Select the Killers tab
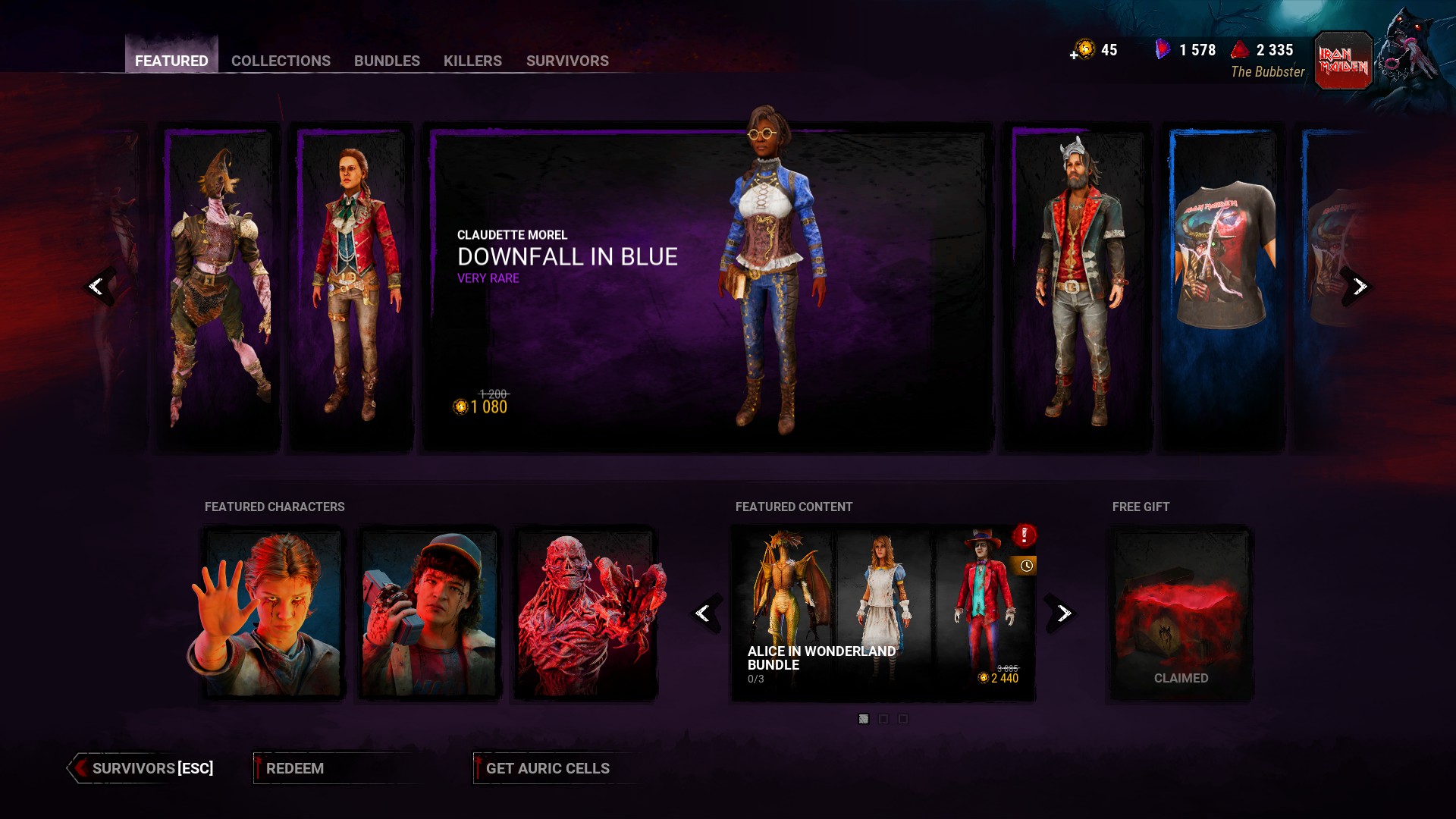 point(472,61)
